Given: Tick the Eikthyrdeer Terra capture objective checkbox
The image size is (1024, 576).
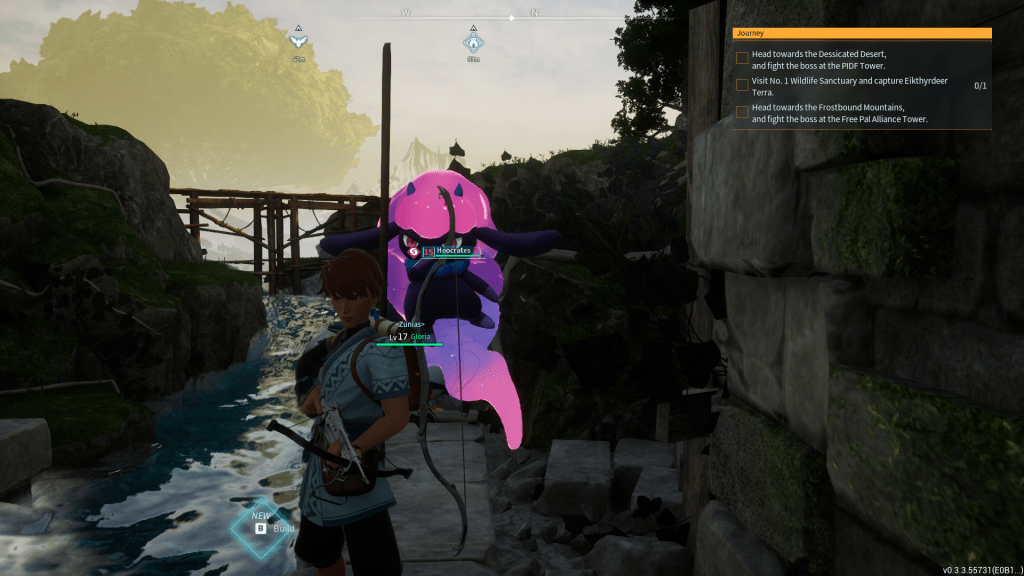Looking at the screenshot, I should 742,85.
